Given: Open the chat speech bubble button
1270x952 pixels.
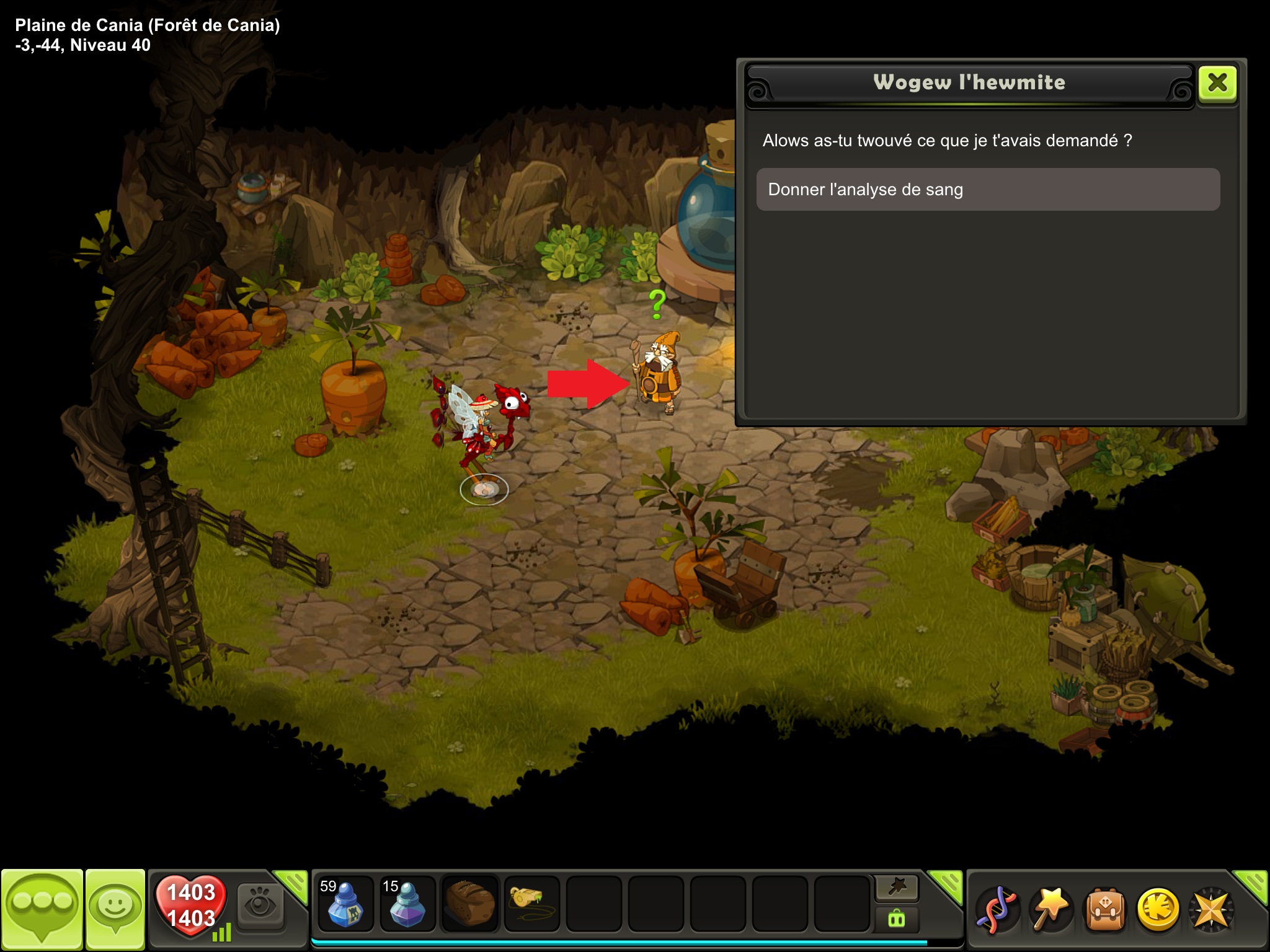Looking at the screenshot, I should coord(42,909).
